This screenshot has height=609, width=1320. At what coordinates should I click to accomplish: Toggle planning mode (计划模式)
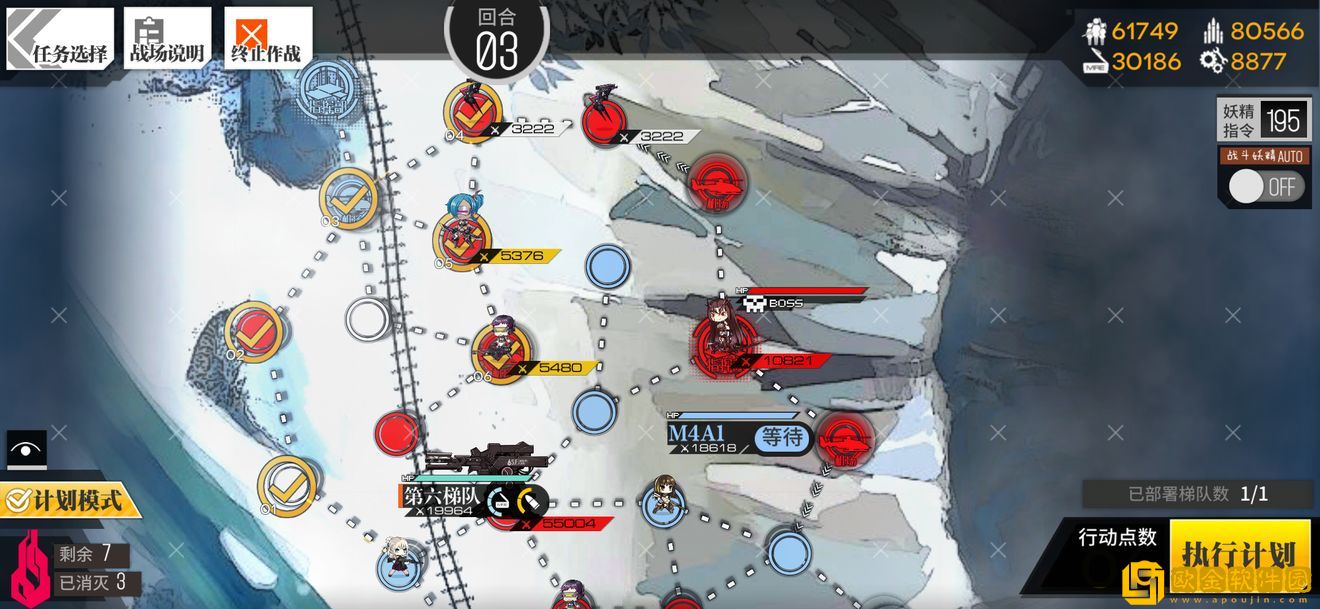click(70, 499)
